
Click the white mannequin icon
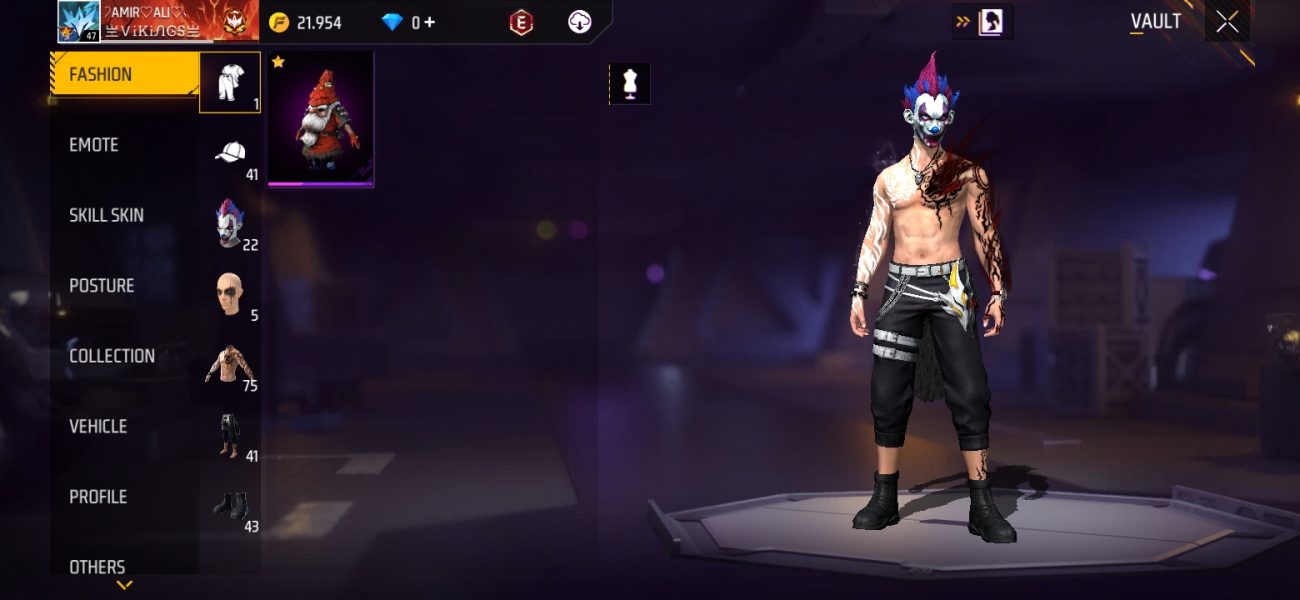click(x=630, y=85)
